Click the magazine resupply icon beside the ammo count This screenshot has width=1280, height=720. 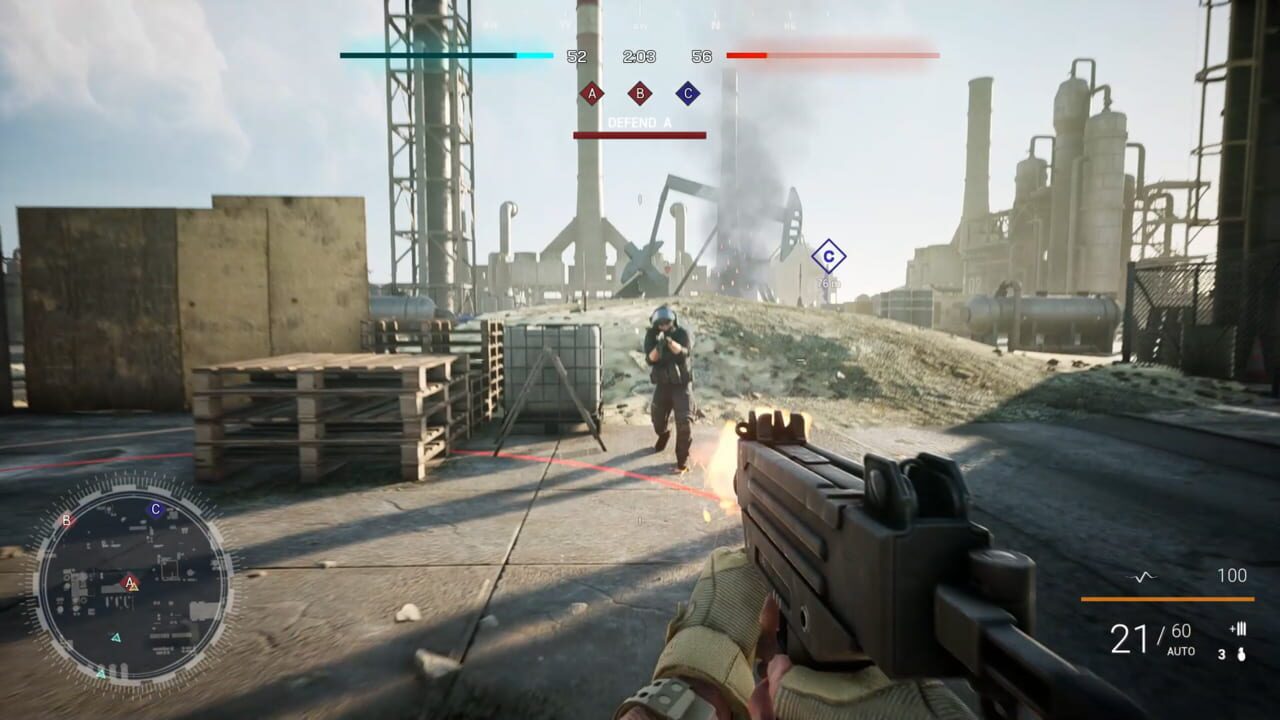click(x=1239, y=630)
